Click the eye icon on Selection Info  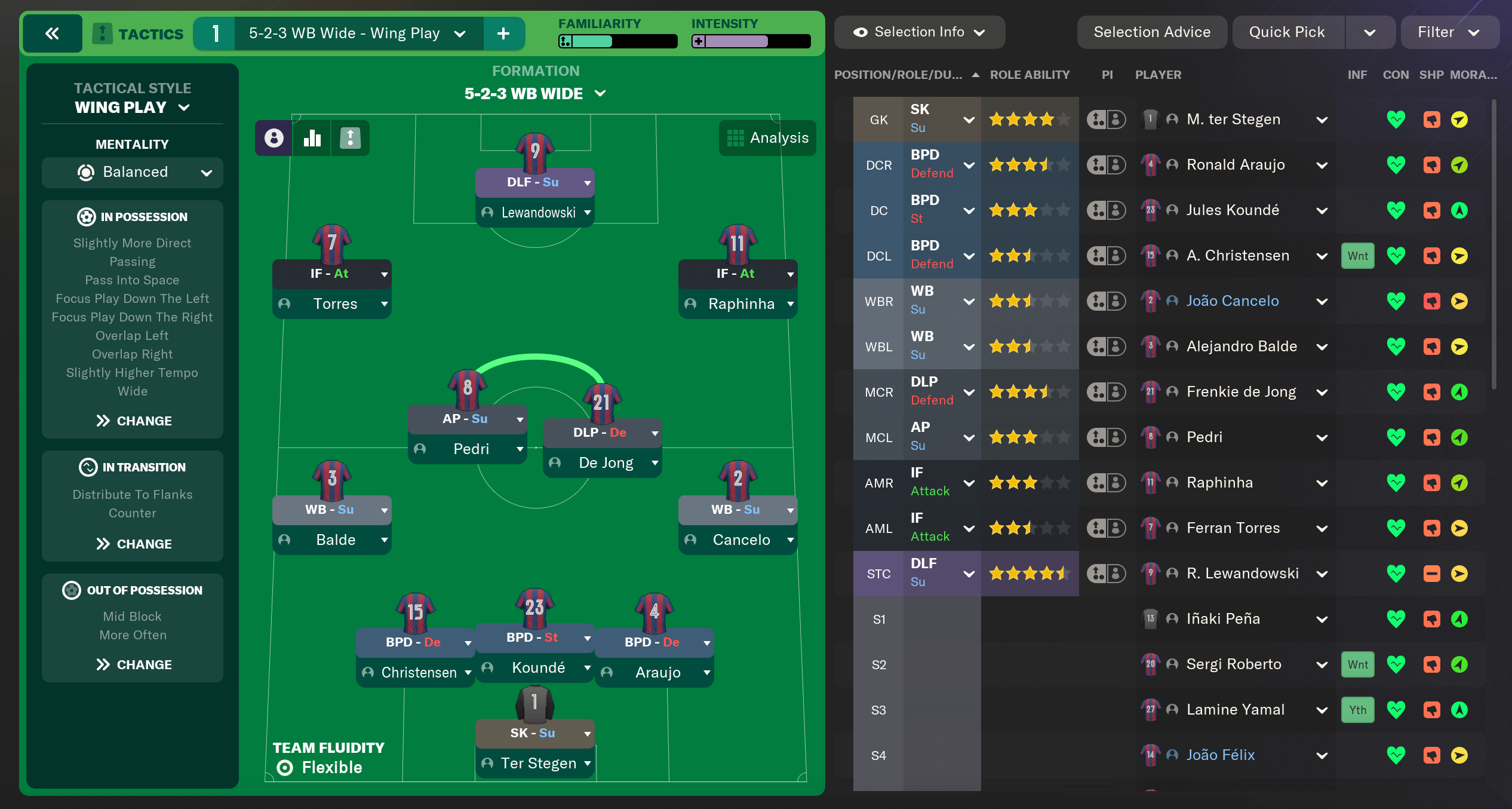[x=860, y=32]
